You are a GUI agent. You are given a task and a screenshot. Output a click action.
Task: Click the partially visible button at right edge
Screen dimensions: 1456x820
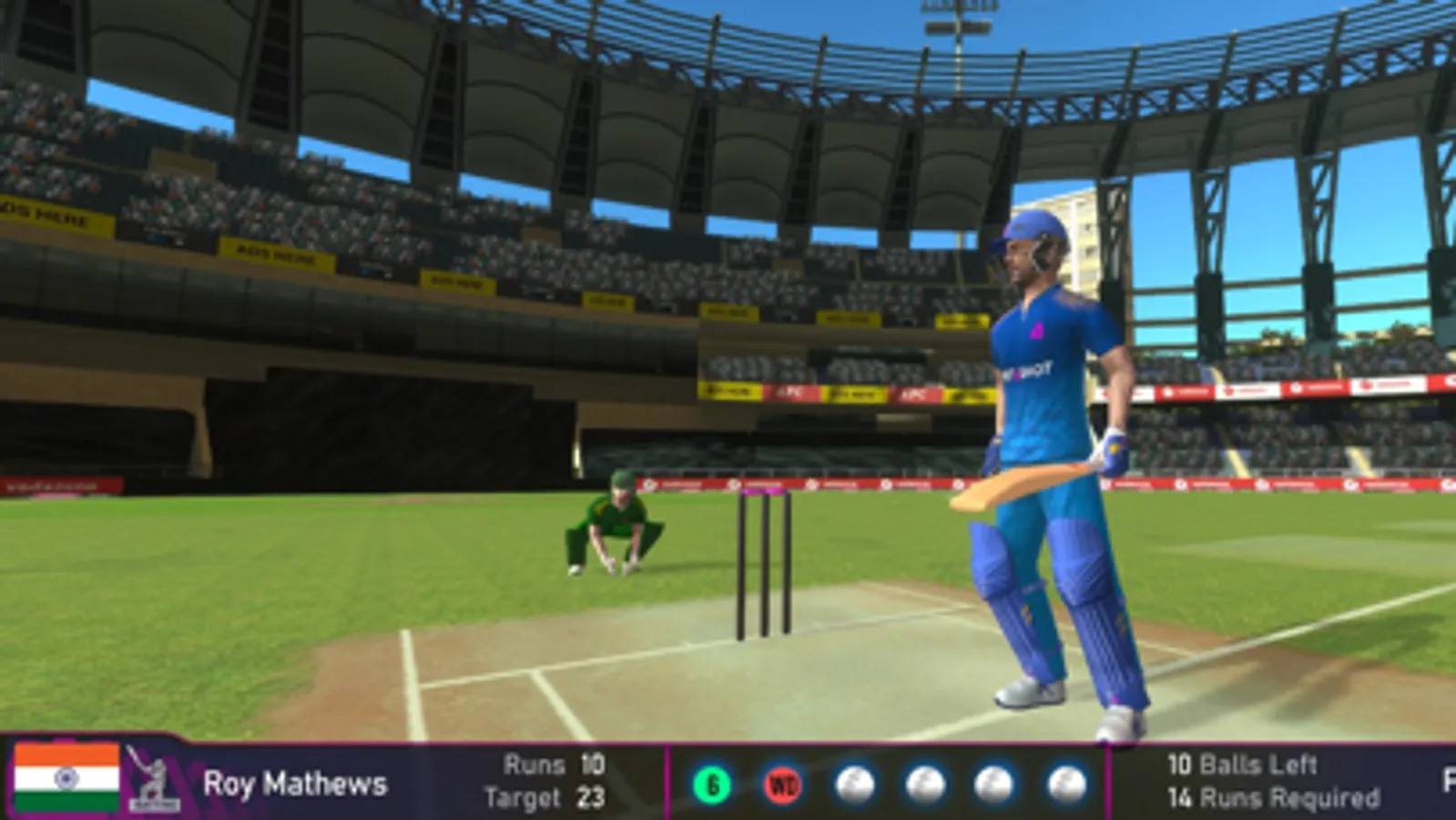click(x=1448, y=780)
